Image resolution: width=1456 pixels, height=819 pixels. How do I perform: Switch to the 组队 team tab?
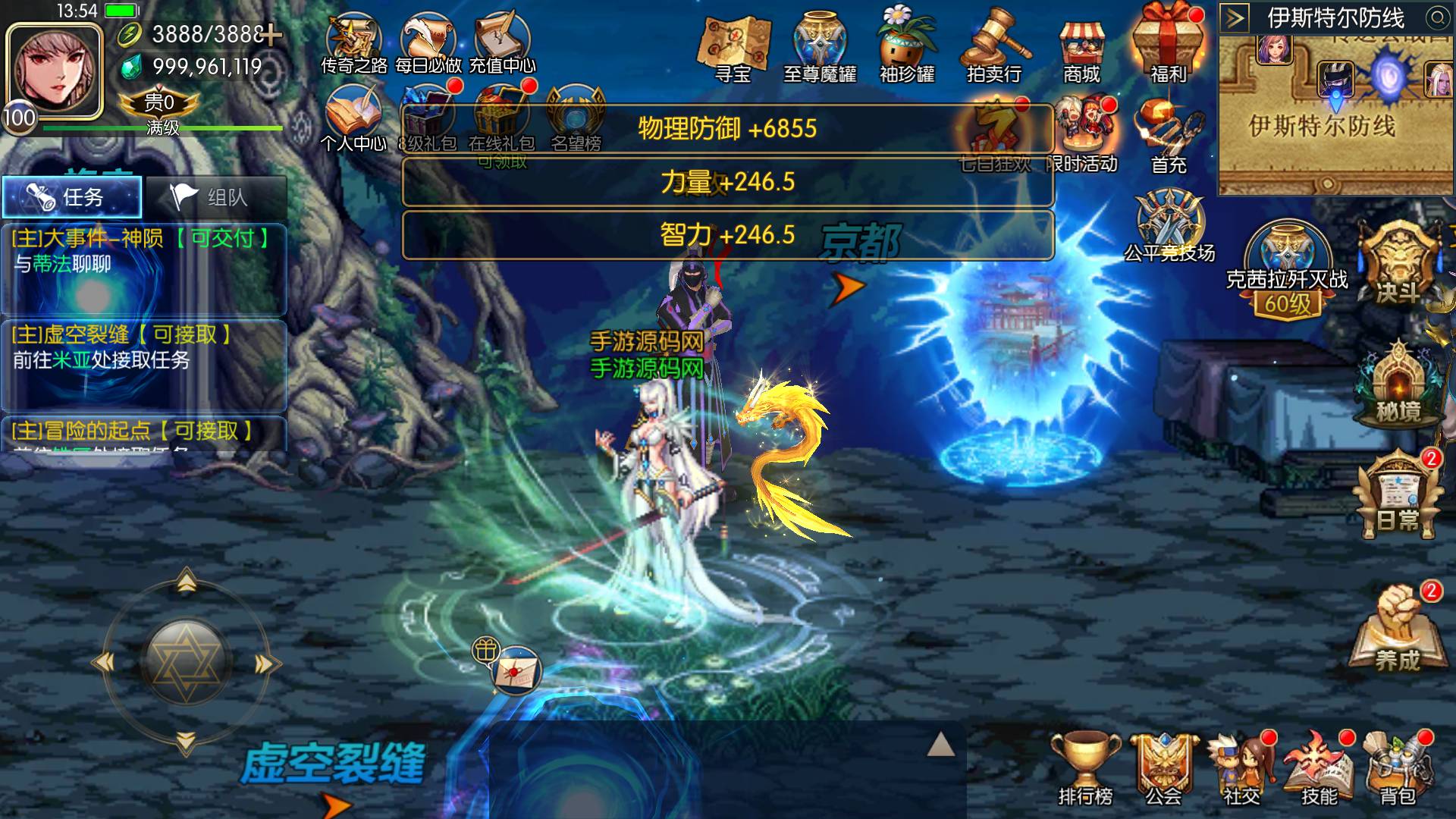(x=216, y=197)
